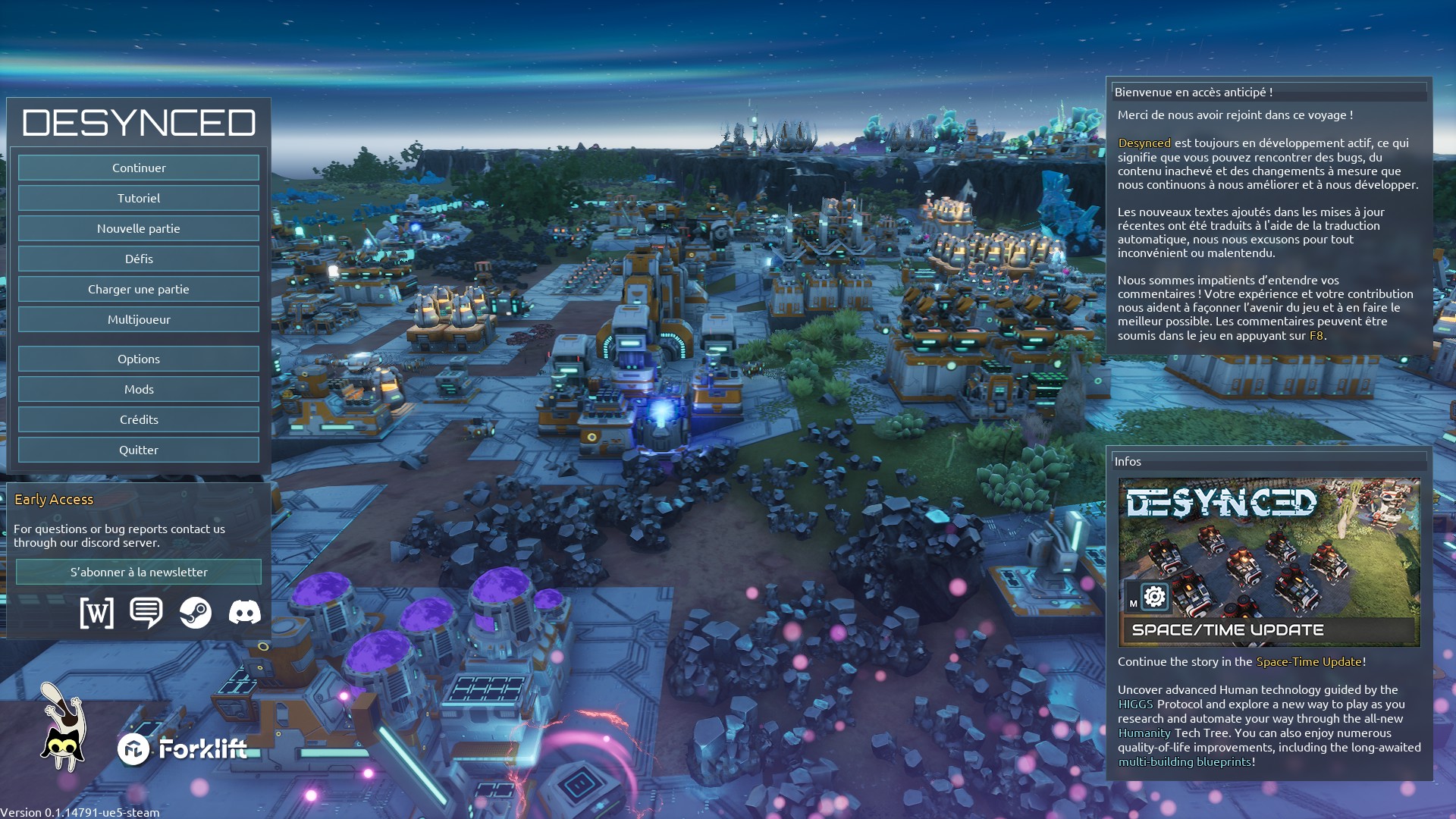Open the Tutoriel menu entry
Image resolution: width=1456 pixels, height=819 pixels.
click(x=139, y=198)
